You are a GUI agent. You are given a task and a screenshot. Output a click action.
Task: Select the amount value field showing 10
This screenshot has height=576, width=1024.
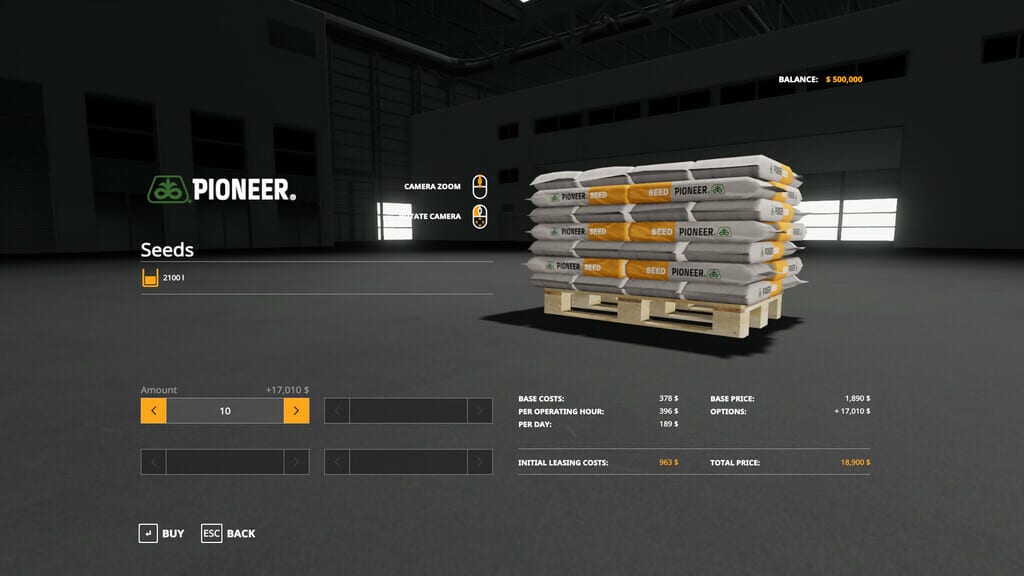(225, 411)
